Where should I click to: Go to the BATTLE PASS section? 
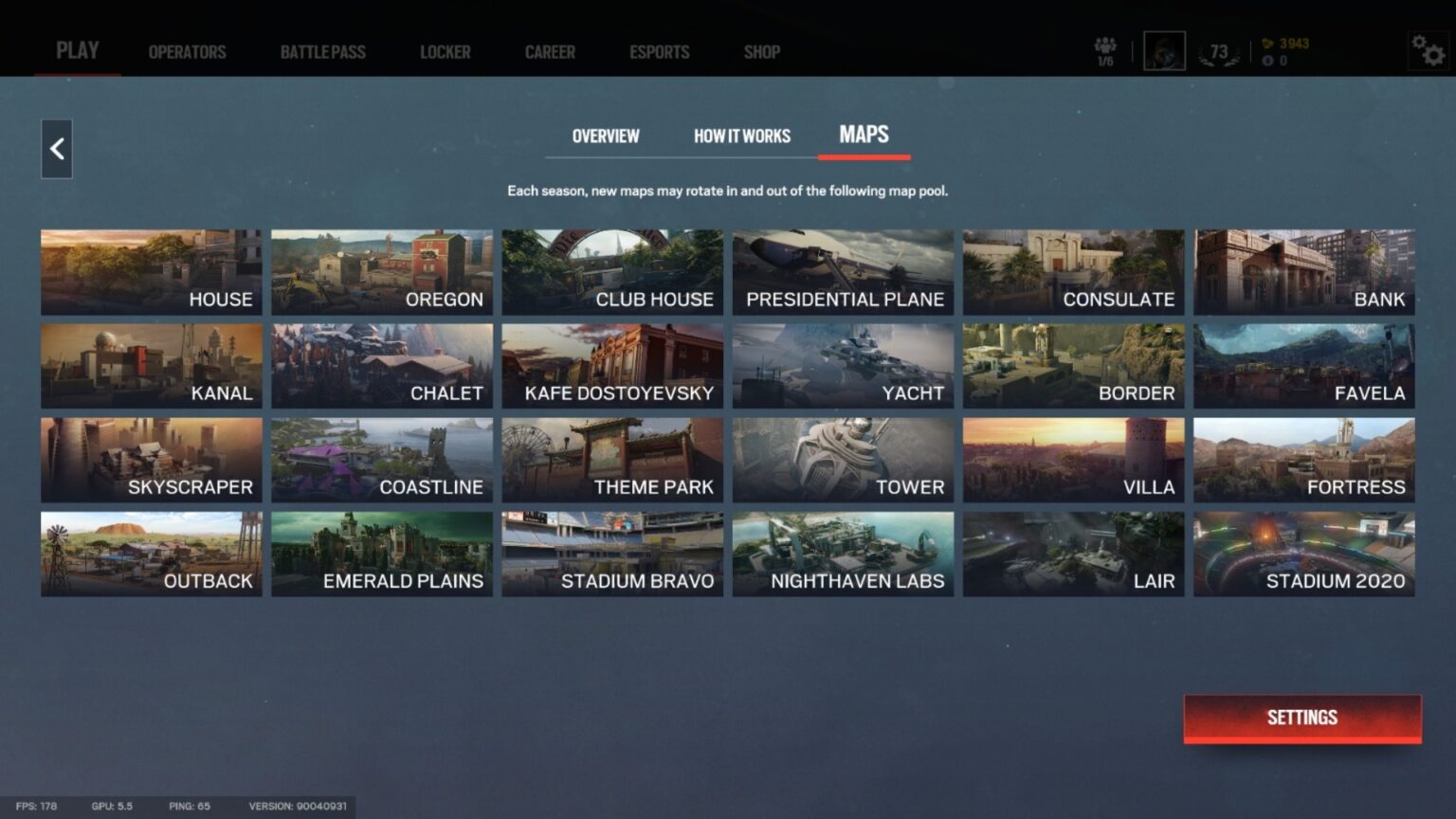322,52
